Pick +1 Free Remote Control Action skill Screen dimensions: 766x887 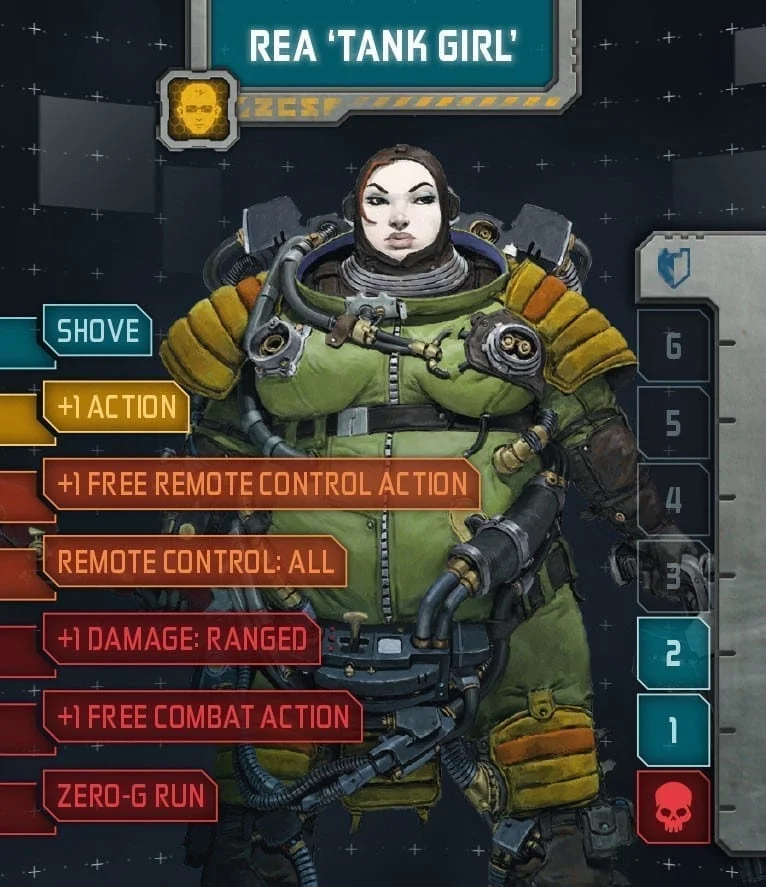[x=262, y=485]
